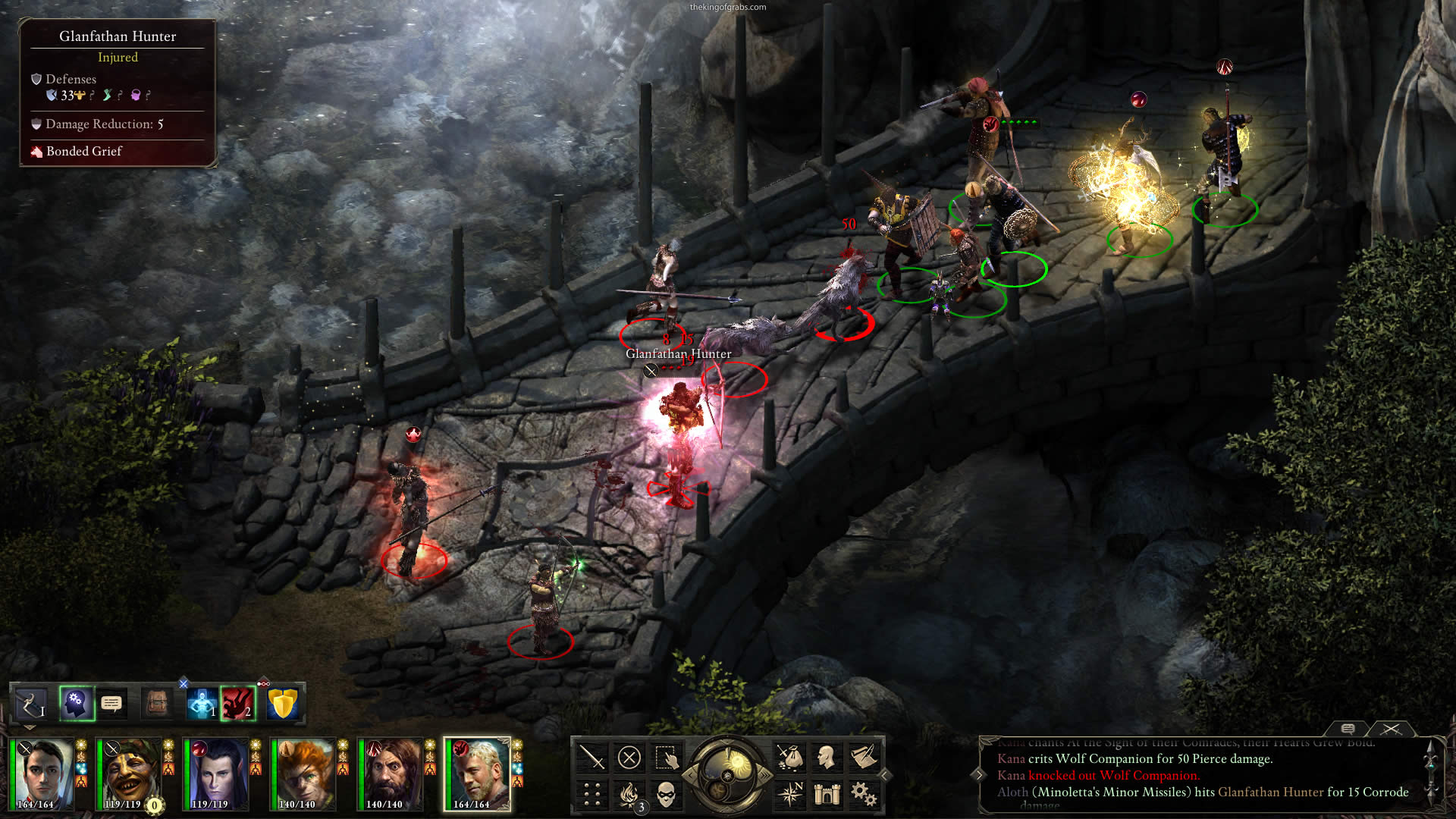This screenshot has width=1456, height=819.
Task: Select the orange-furred eyepatch character portrait
Action: 302,773
